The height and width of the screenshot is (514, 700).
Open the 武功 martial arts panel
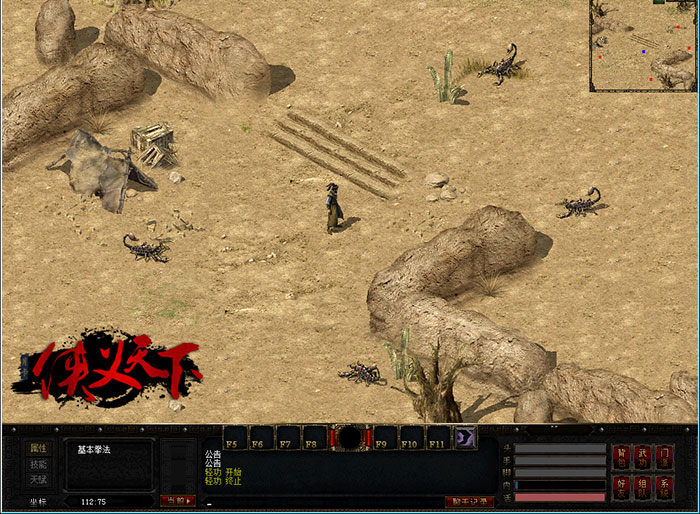tap(643, 458)
